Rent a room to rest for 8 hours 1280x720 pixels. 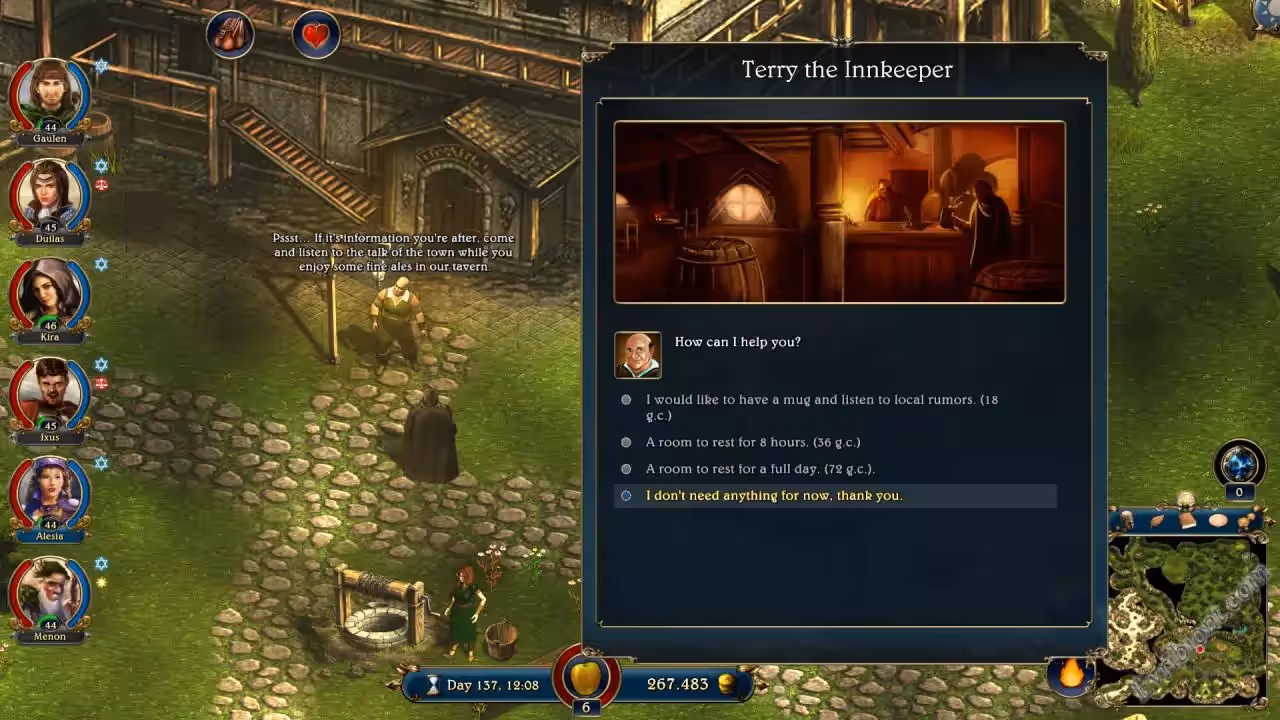[752, 442]
